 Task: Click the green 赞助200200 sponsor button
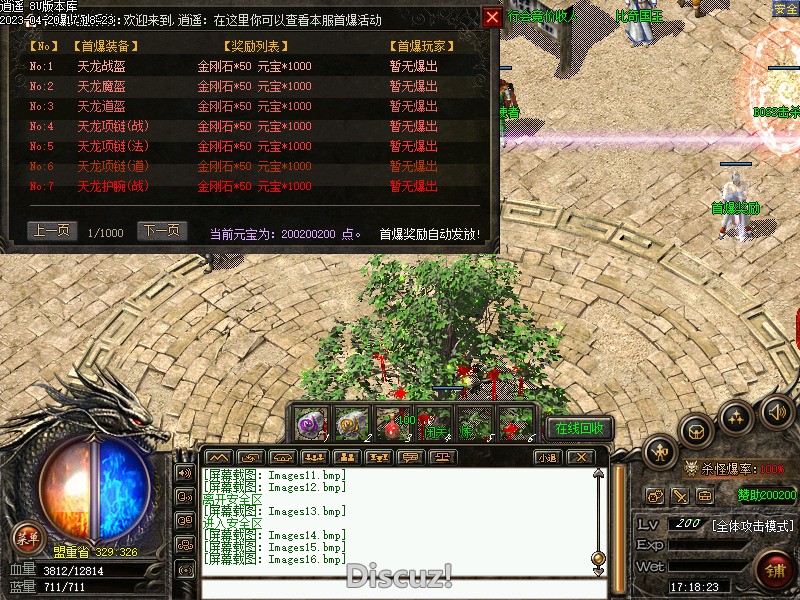[x=767, y=495]
